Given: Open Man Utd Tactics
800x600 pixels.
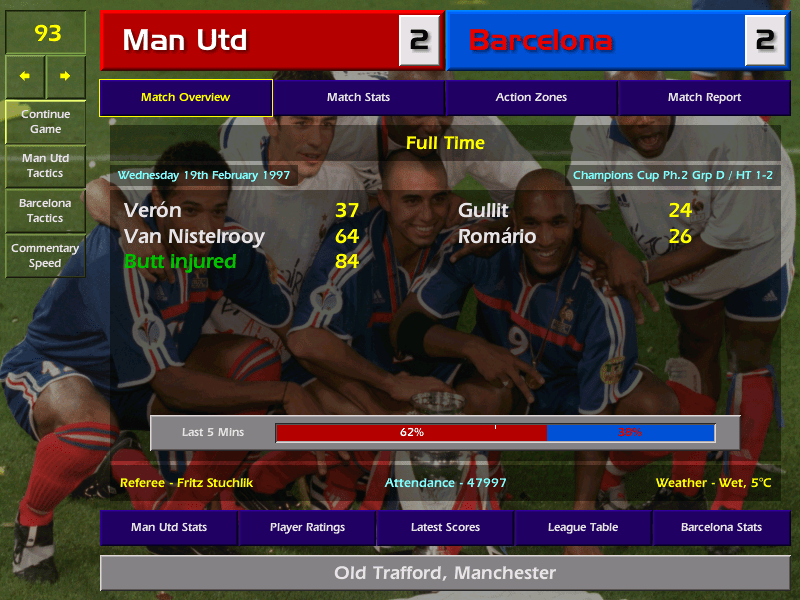Looking at the screenshot, I should point(45,165).
